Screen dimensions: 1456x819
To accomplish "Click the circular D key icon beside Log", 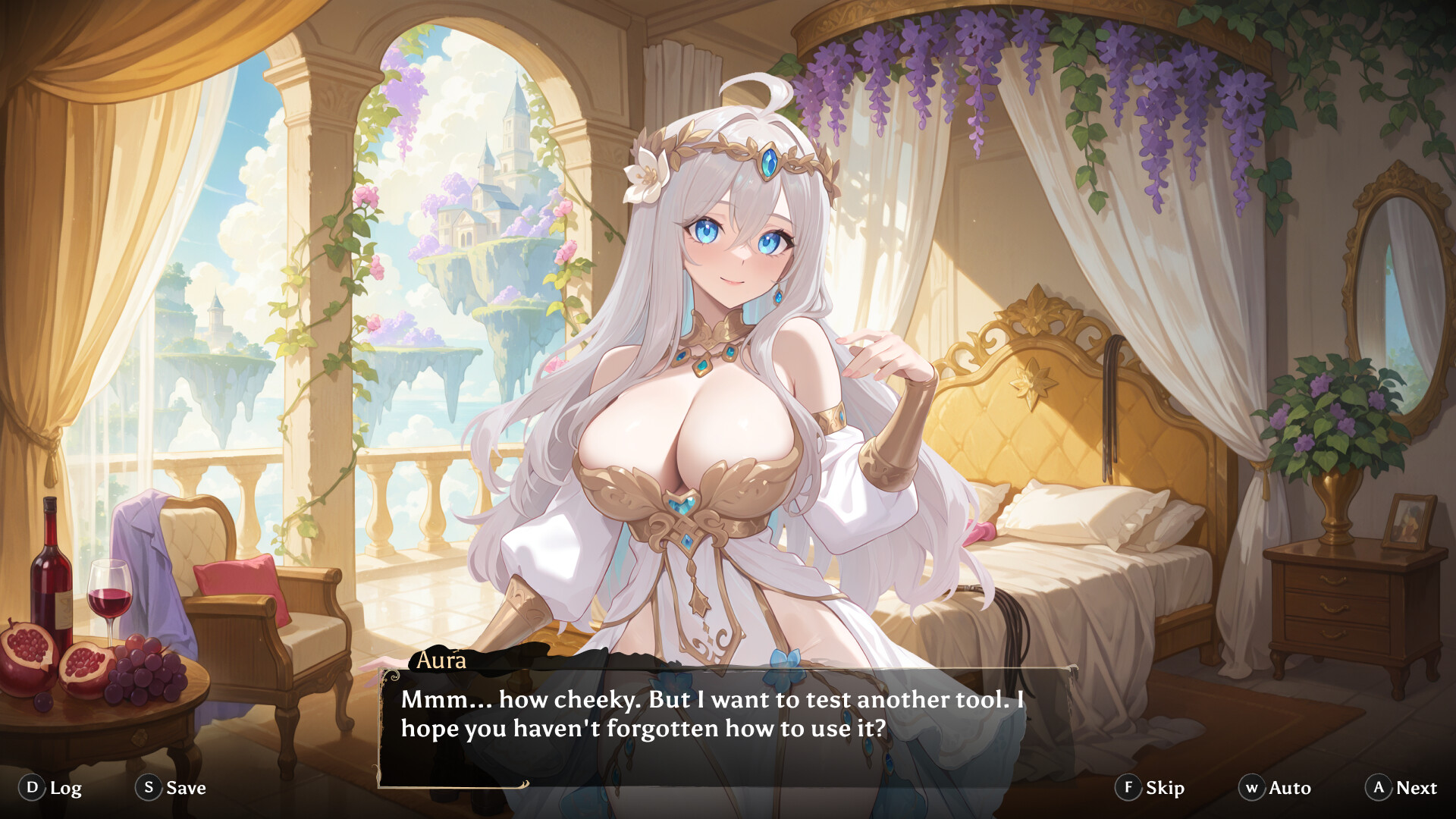I will (31, 788).
